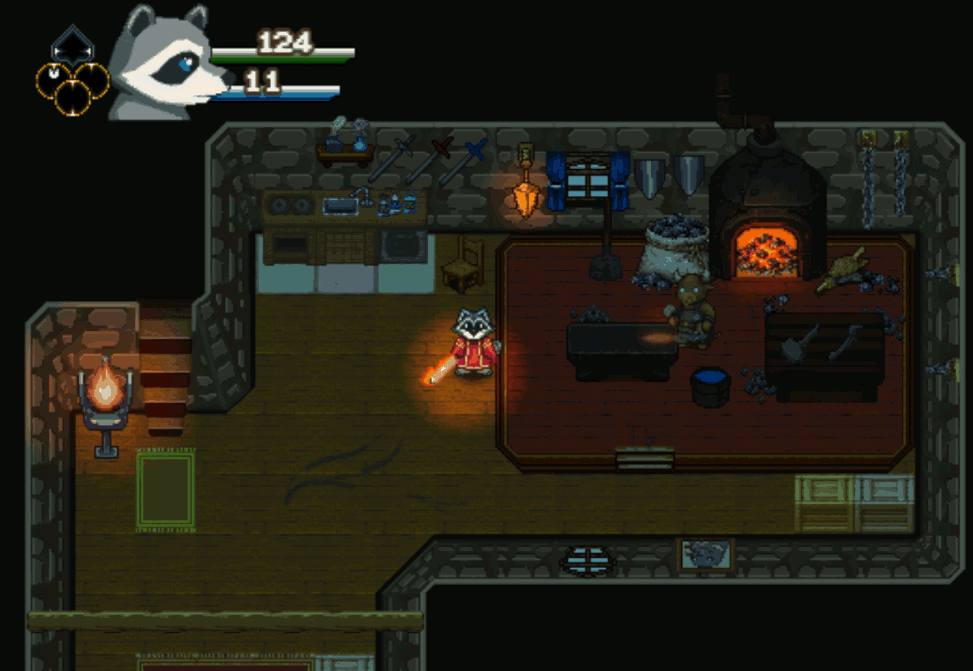The height and width of the screenshot is (671, 973).
Task: Click the raccoon character portrait
Action: [162, 62]
